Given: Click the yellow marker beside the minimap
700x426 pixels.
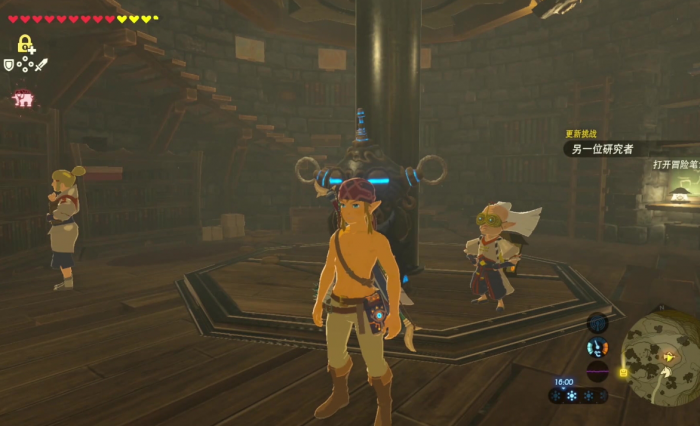Looking at the screenshot, I should point(623,372).
